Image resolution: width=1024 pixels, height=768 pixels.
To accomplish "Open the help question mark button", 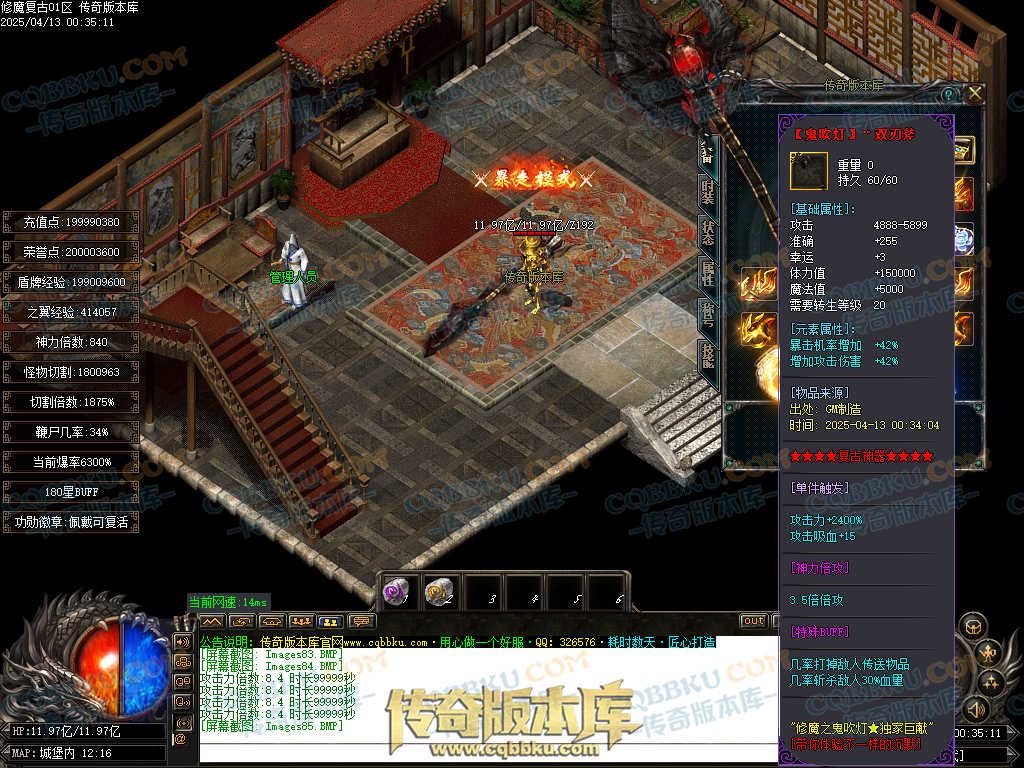I will point(947,93).
